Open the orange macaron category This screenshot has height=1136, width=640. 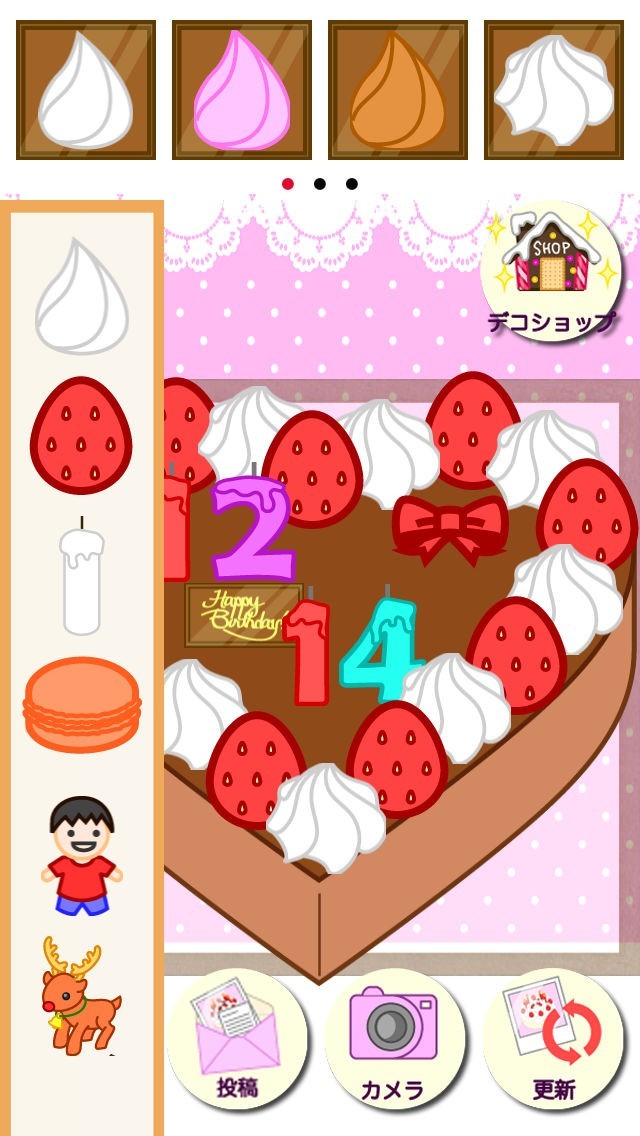pos(82,703)
